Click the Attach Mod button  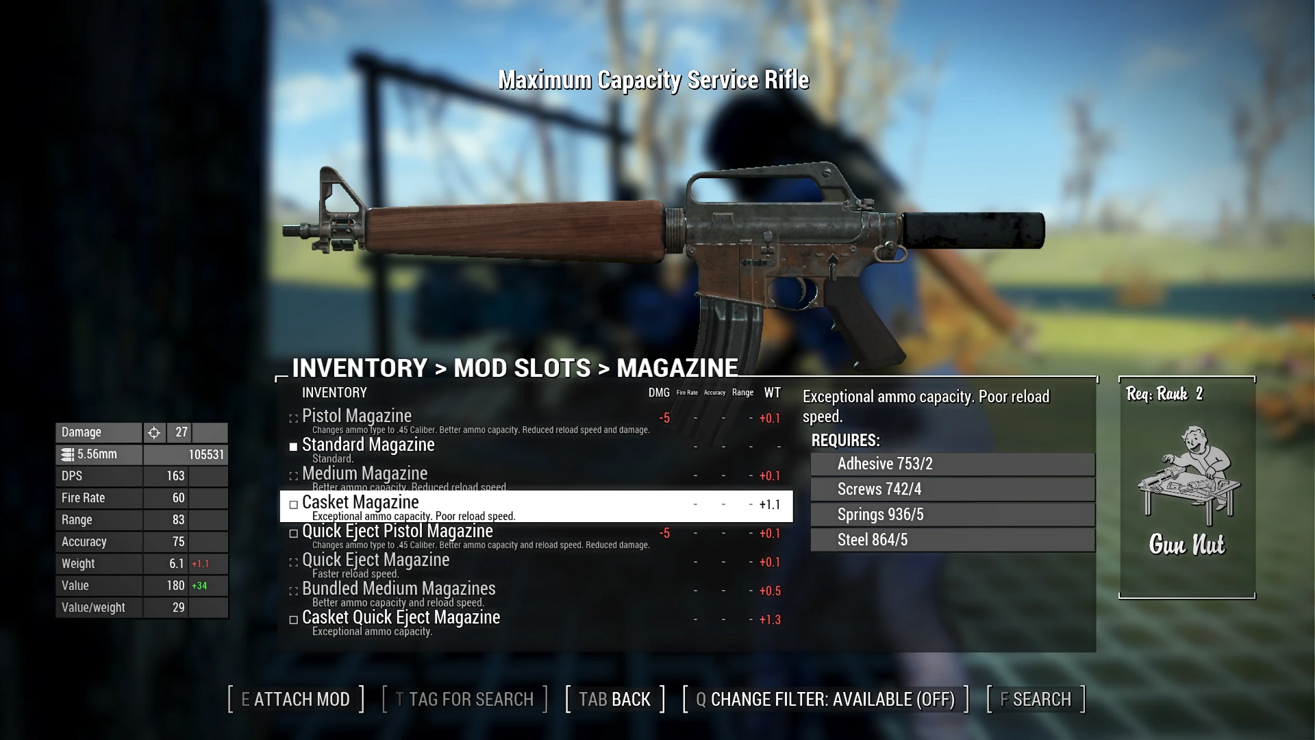296,699
